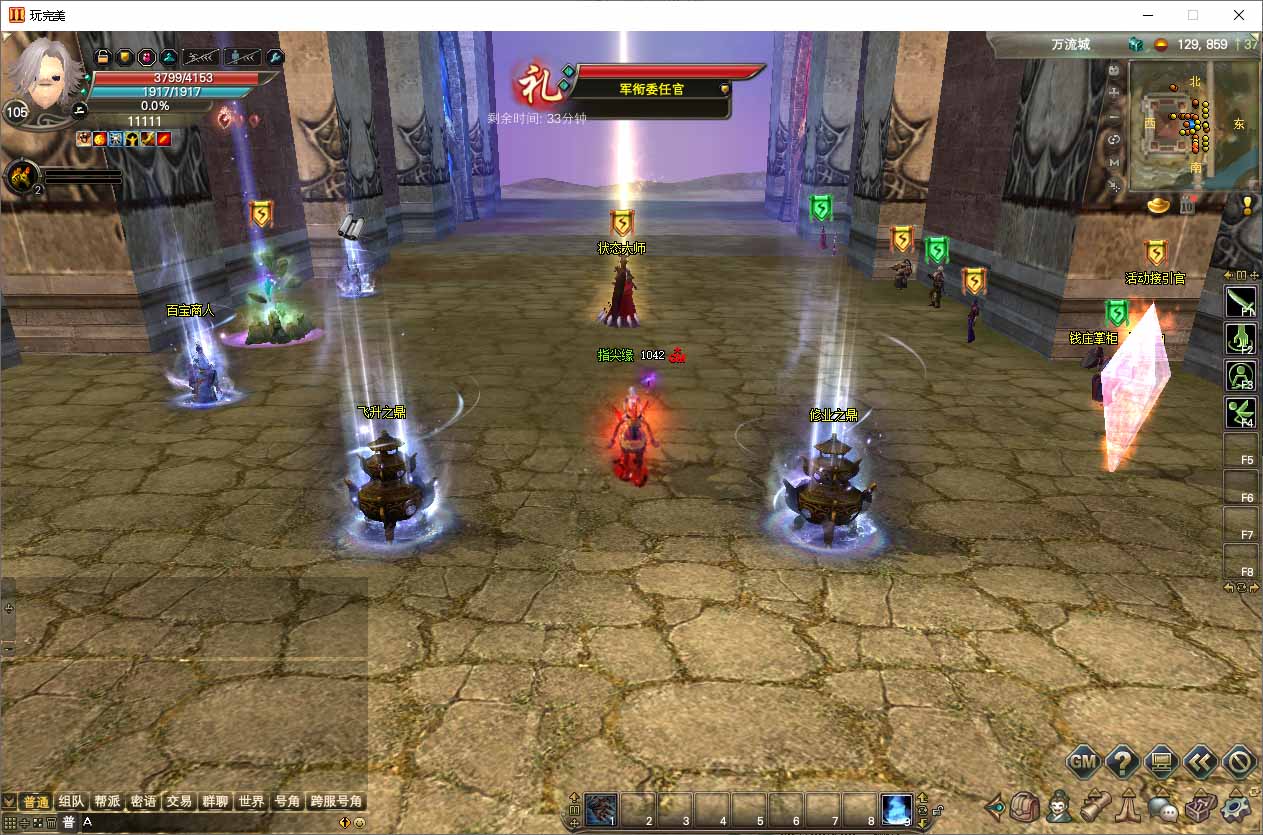Switch to the 帮派 chat tab
Image resolution: width=1263 pixels, height=835 pixels.
tap(107, 802)
